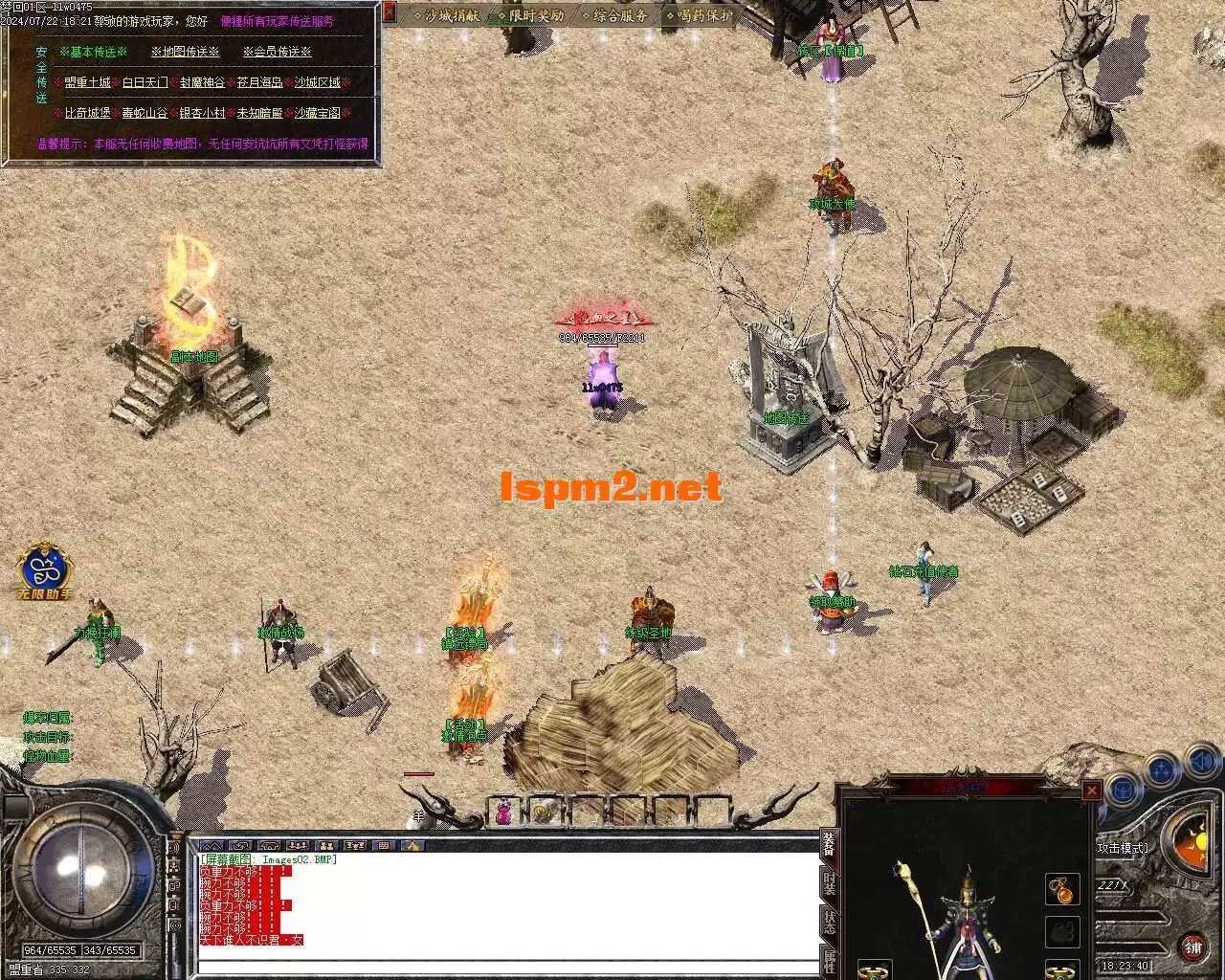Image resolution: width=1225 pixels, height=980 pixels.
Task: Select 封魔神谷 in the teleport list
Action: pos(202,83)
